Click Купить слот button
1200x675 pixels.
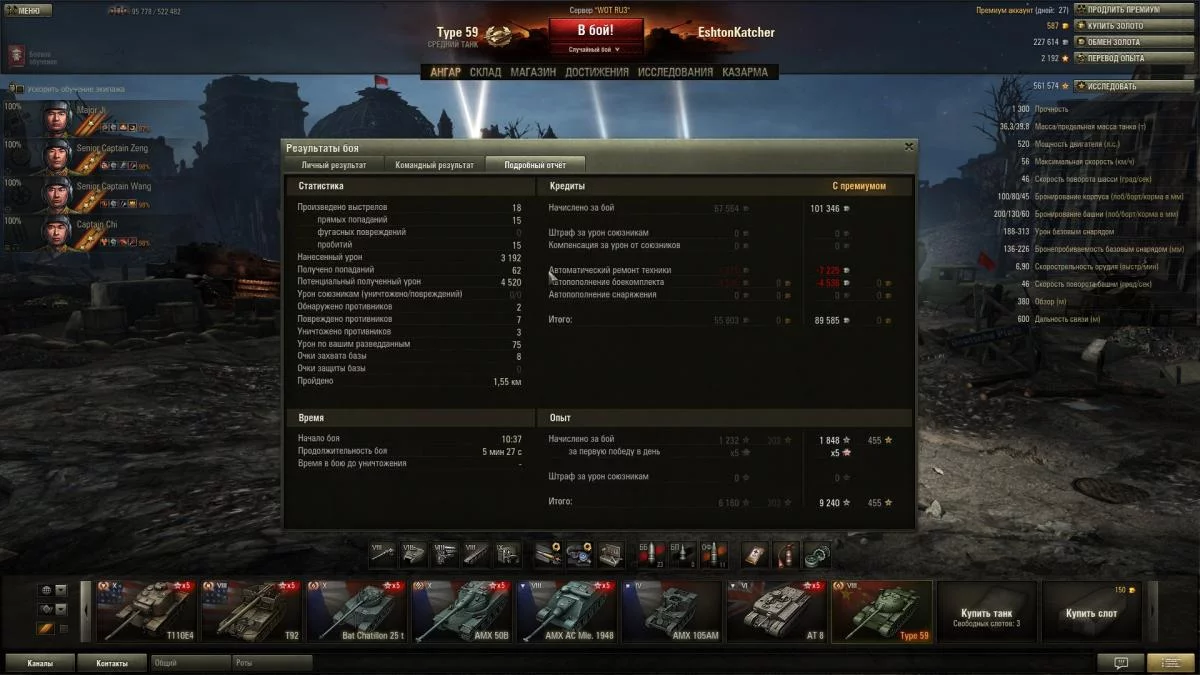(x=1092, y=611)
